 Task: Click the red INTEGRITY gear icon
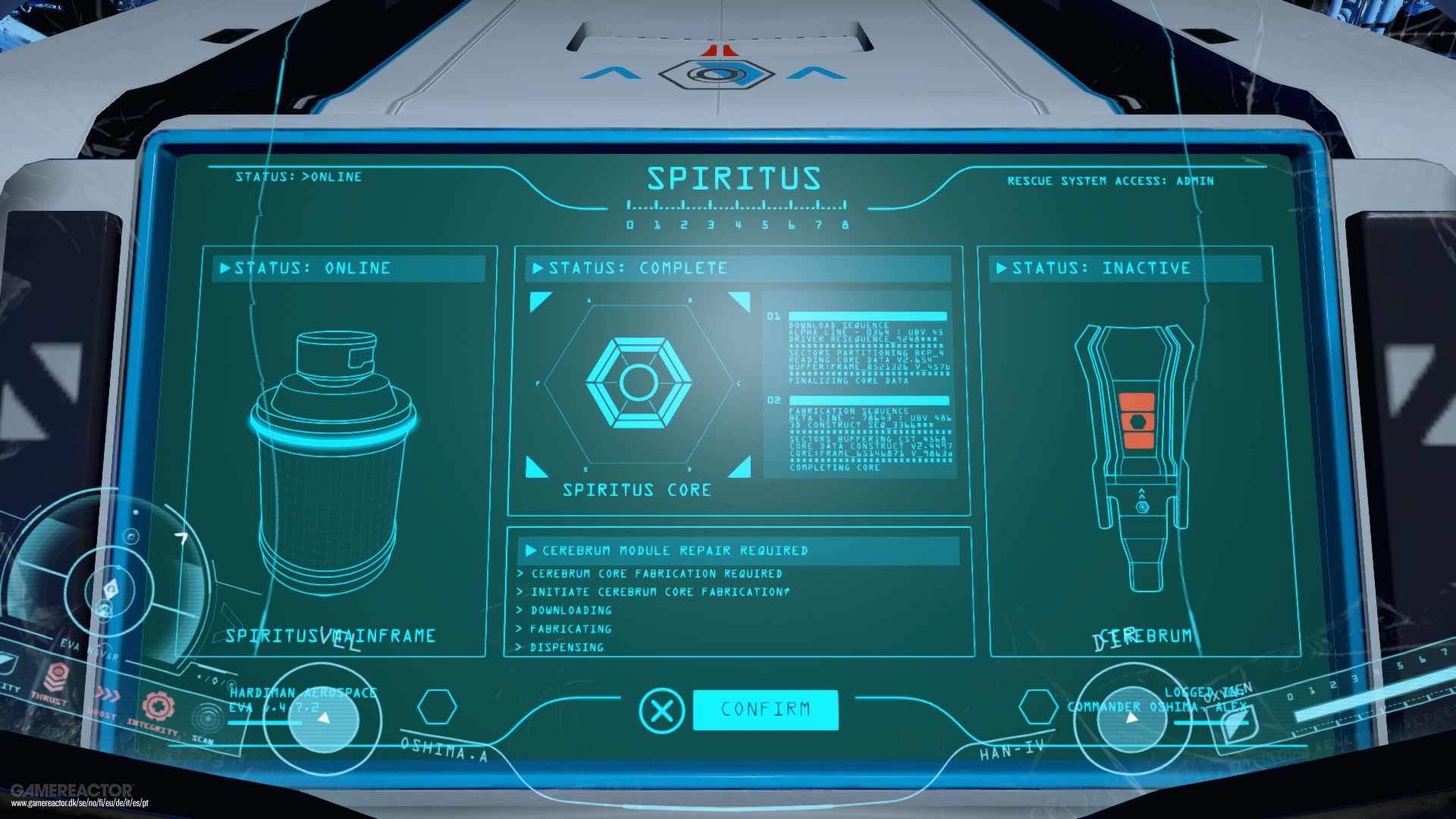tap(159, 705)
